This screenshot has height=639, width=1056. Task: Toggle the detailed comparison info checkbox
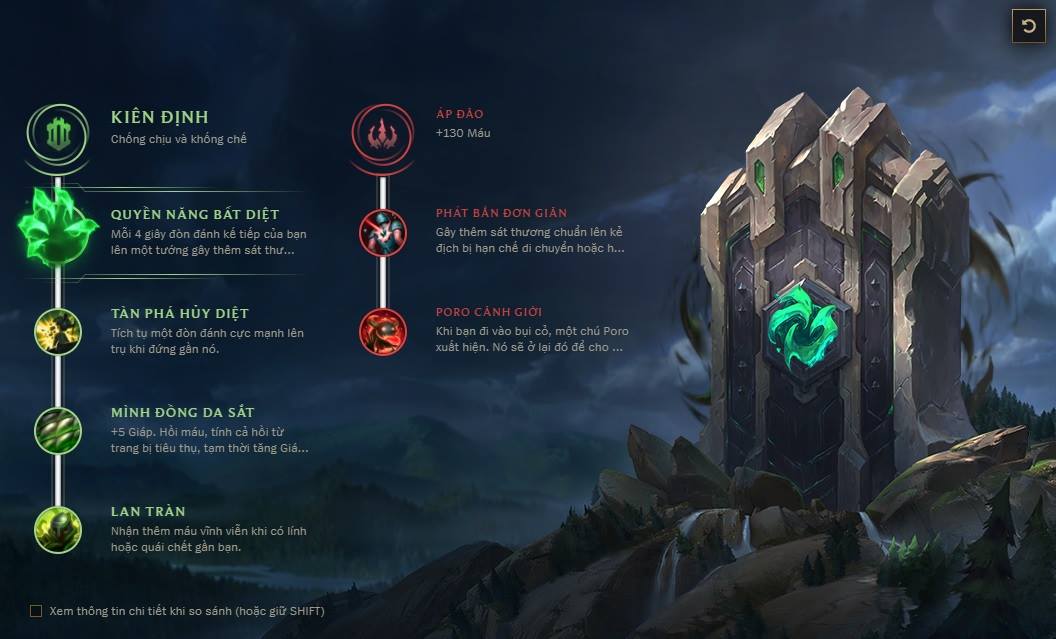coord(36,610)
